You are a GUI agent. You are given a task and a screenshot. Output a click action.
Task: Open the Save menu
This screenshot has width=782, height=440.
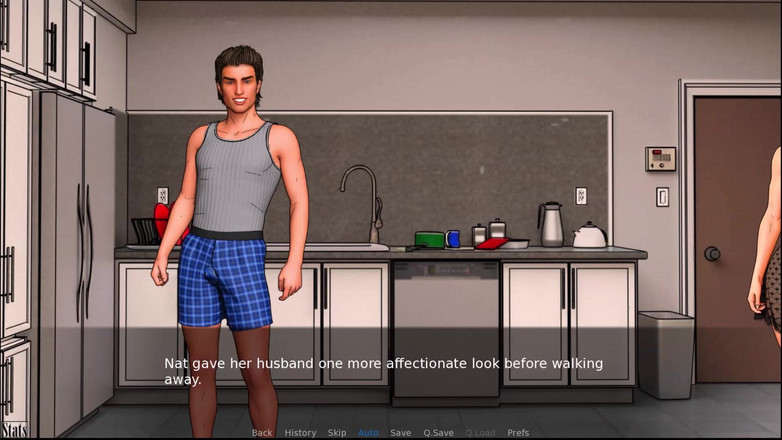(x=400, y=433)
